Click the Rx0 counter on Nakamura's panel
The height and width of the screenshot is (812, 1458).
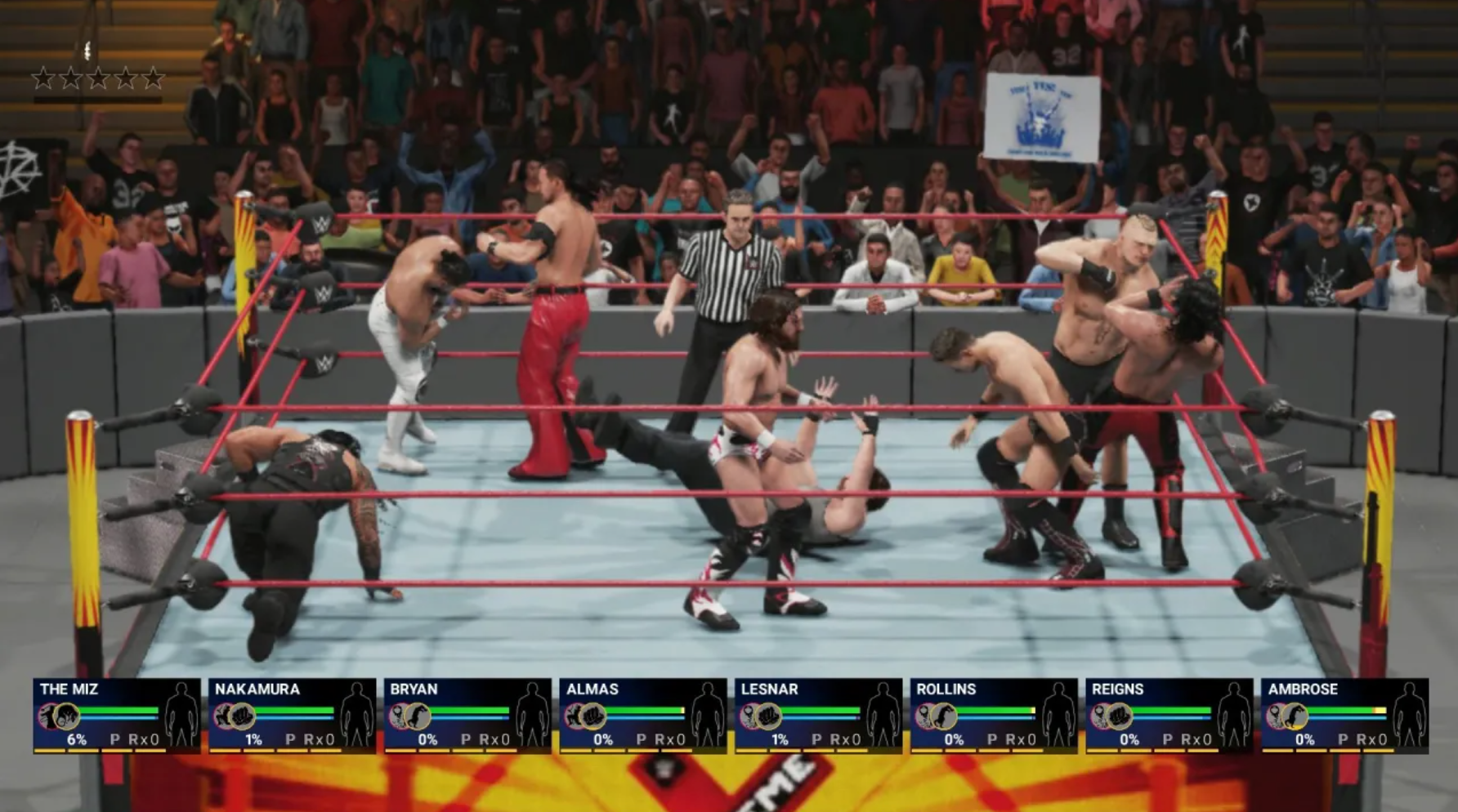pyautogui.click(x=319, y=740)
